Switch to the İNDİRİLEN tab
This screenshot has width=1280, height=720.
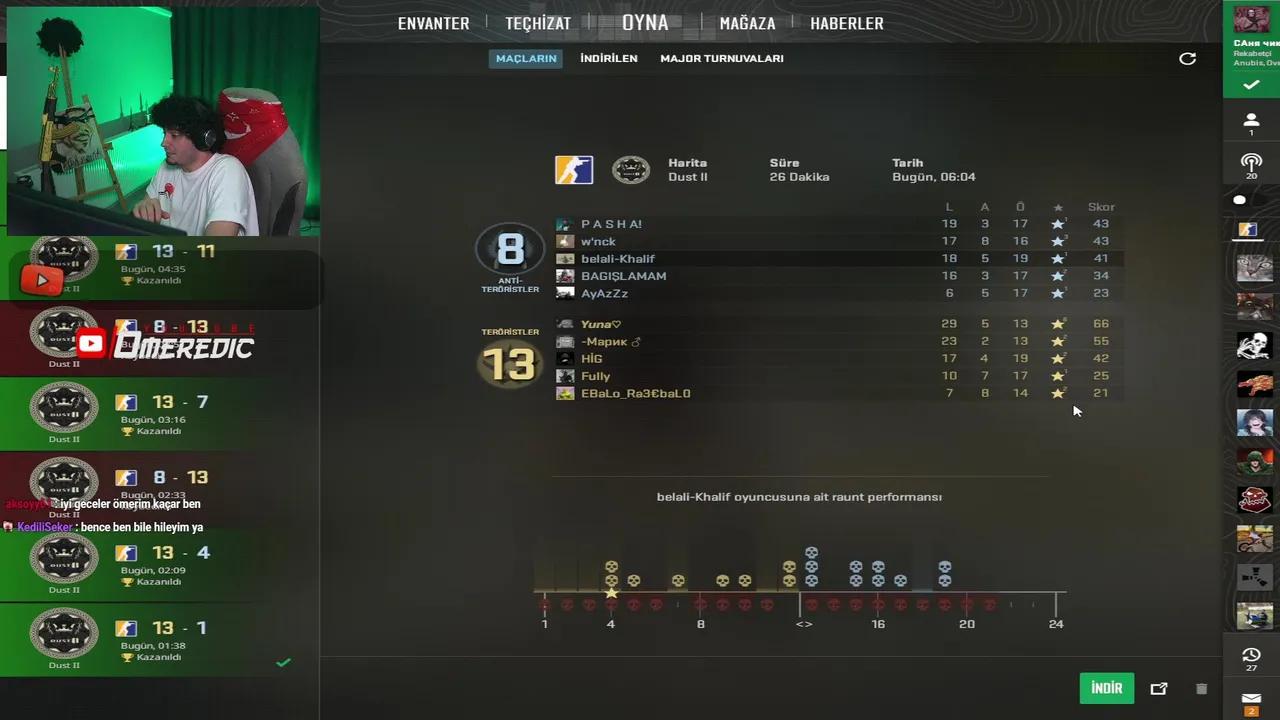609,58
